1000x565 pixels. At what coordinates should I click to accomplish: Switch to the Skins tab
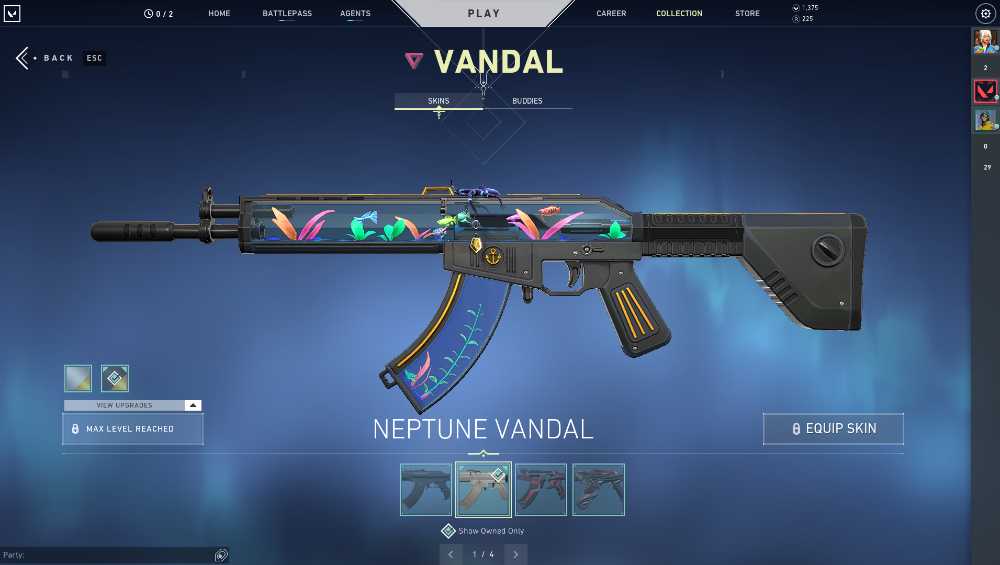pos(438,101)
